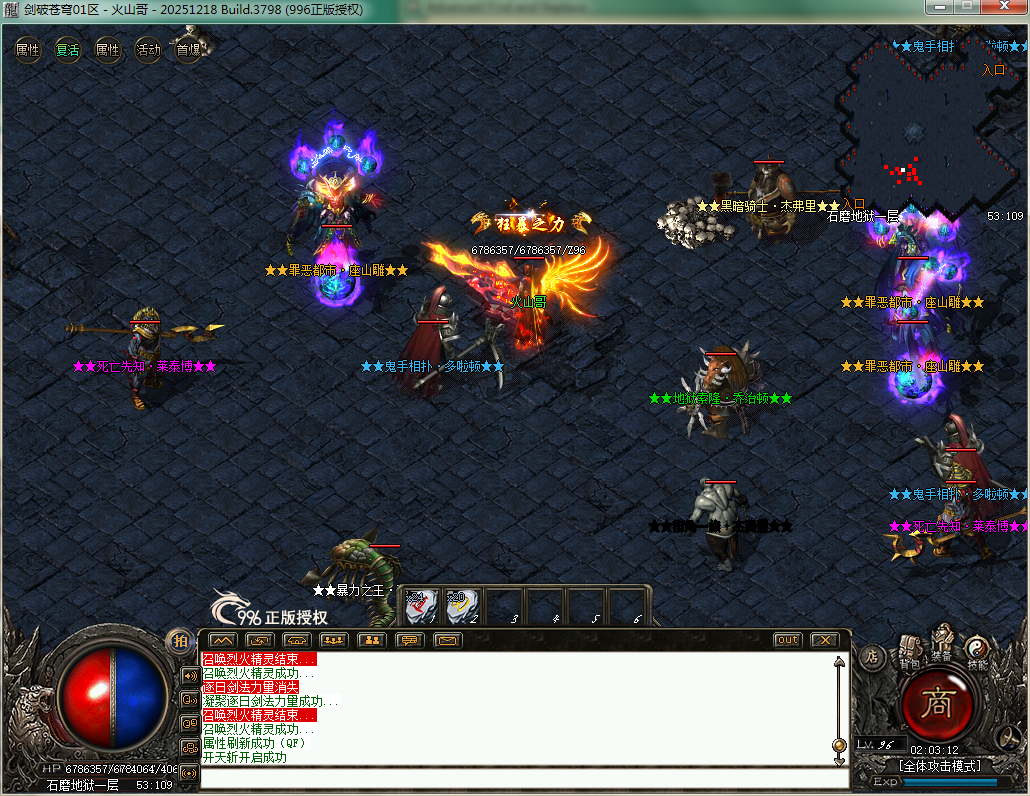The height and width of the screenshot is (796, 1030).
Task: Open the 首爆 first-drop button
Action: [188, 49]
